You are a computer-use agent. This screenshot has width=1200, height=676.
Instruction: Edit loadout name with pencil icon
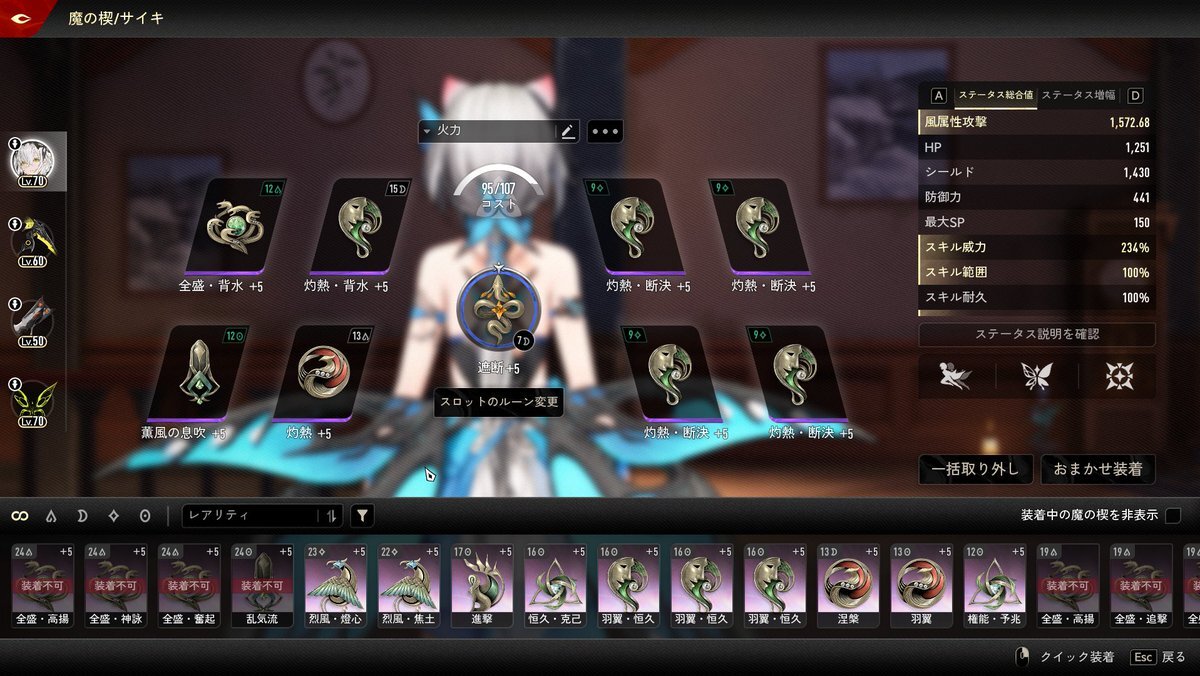coord(568,131)
